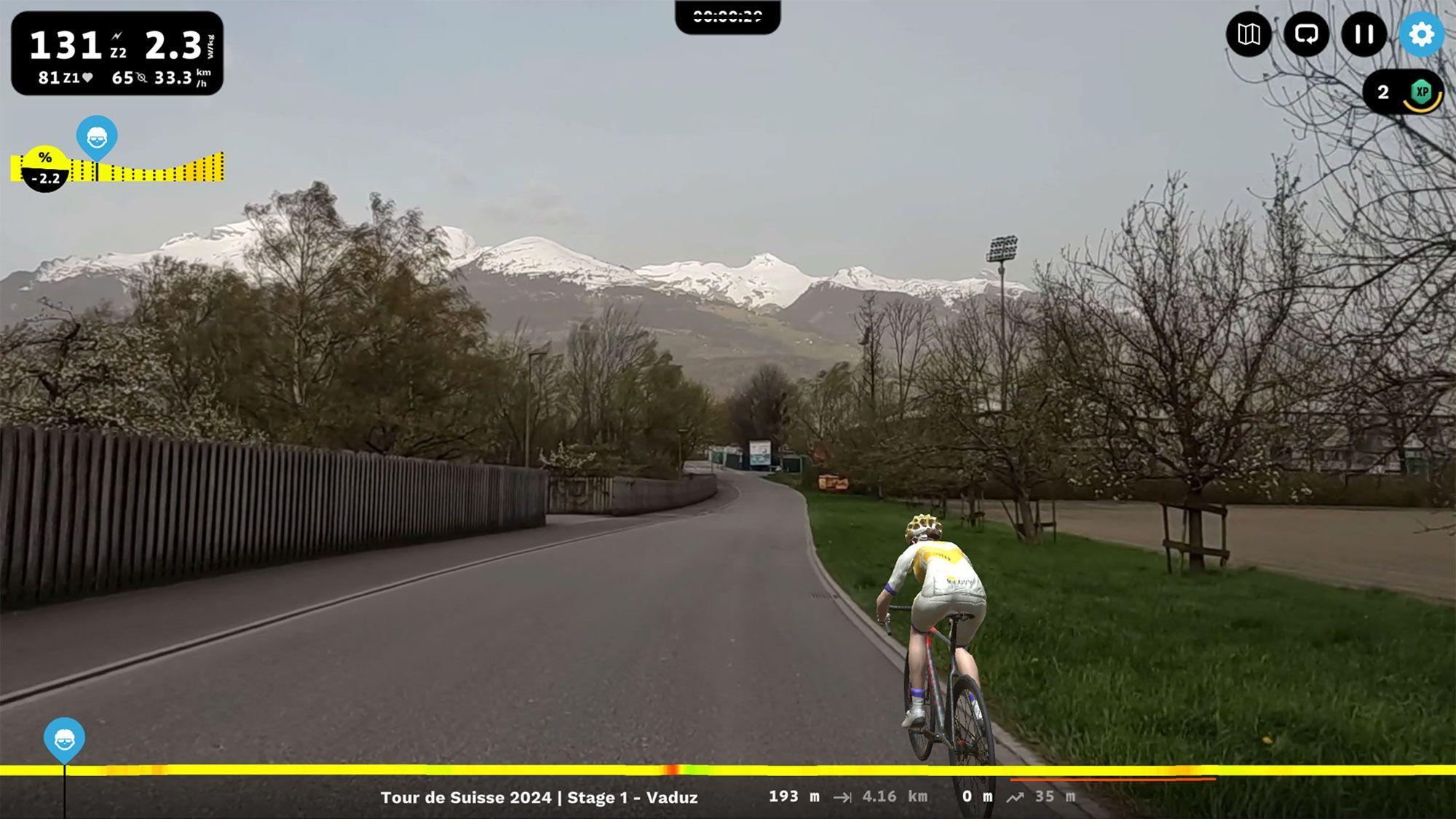Click the 35 m elevation gain value

(x=1057, y=797)
